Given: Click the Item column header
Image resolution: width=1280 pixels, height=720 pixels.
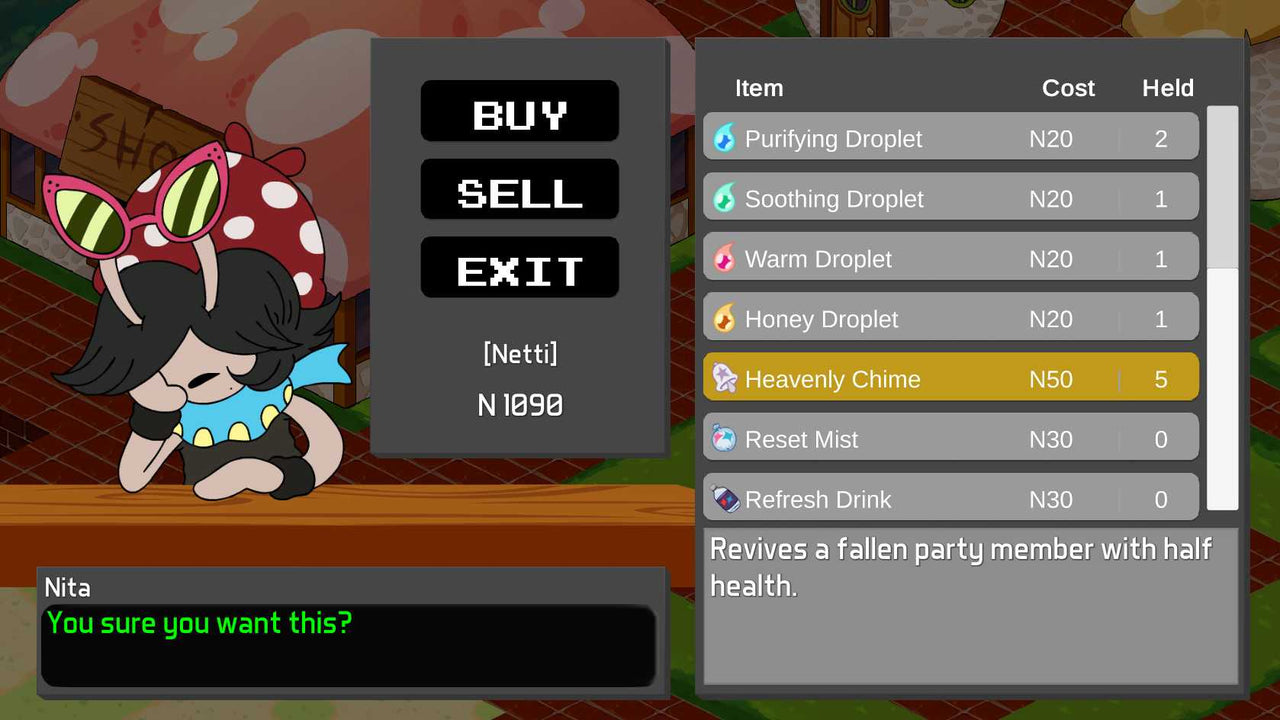Looking at the screenshot, I should 759,88.
